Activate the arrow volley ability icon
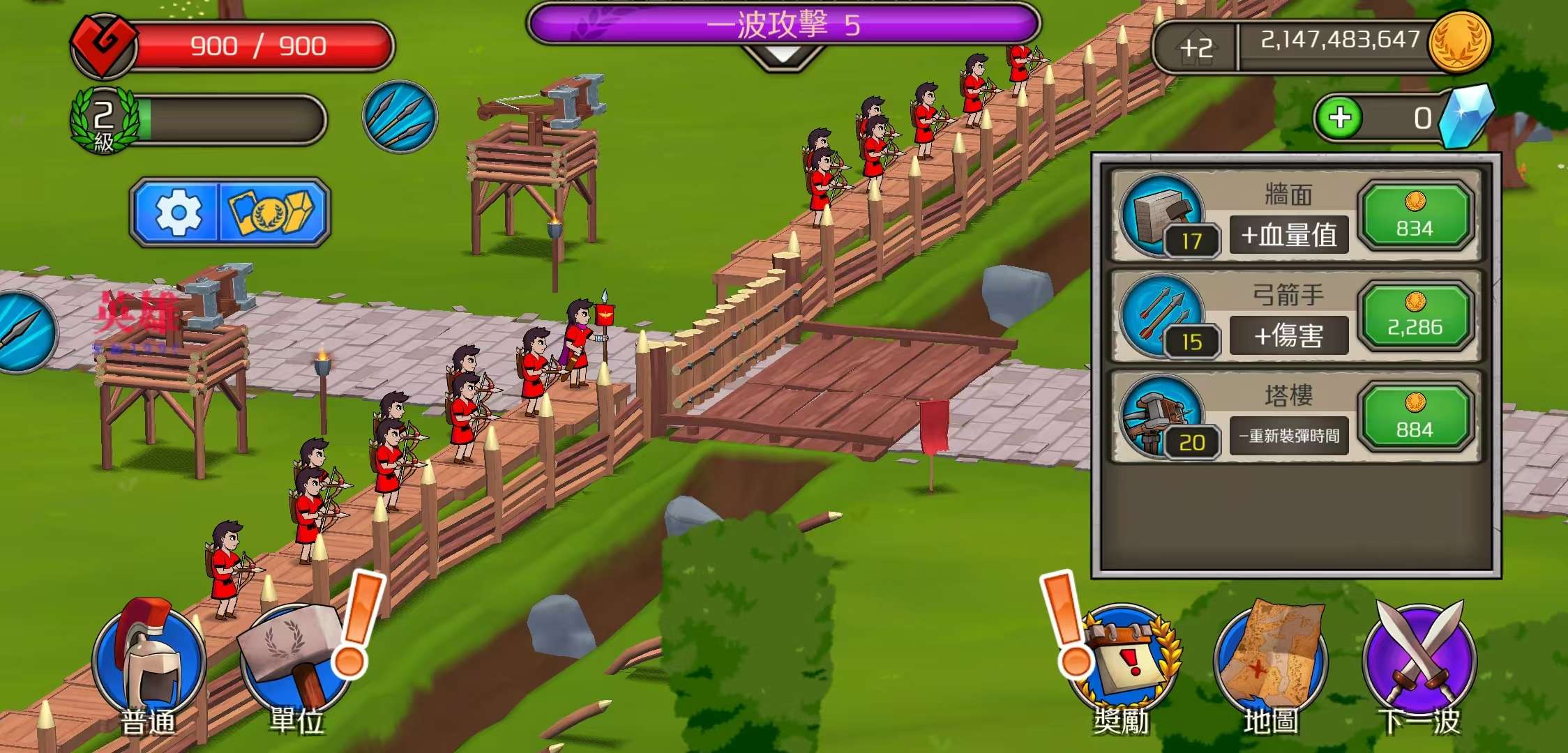The width and height of the screenshot is (1568, 753). (400, 116)
